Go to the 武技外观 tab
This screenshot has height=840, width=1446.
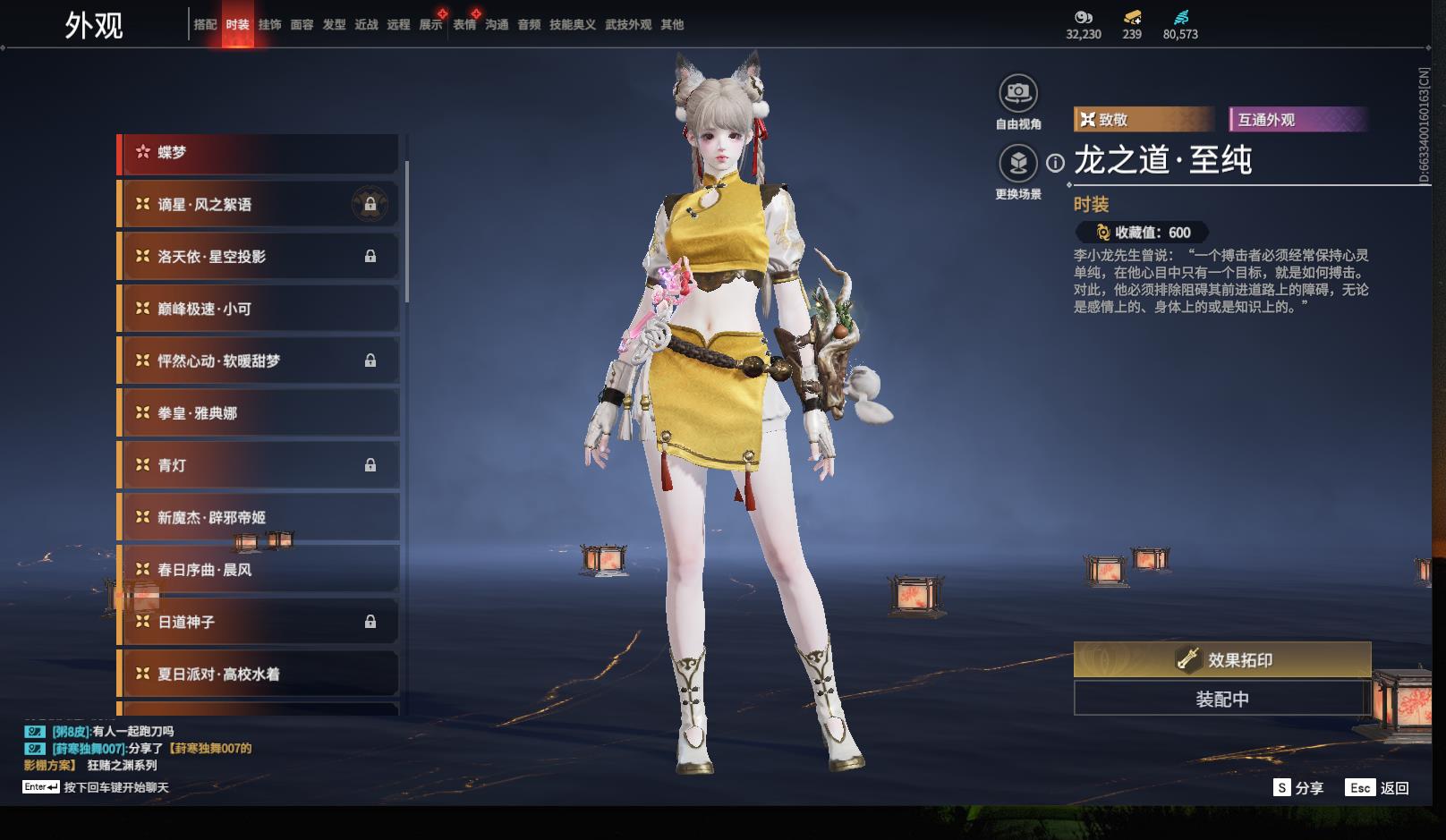(x=627, y=25)
